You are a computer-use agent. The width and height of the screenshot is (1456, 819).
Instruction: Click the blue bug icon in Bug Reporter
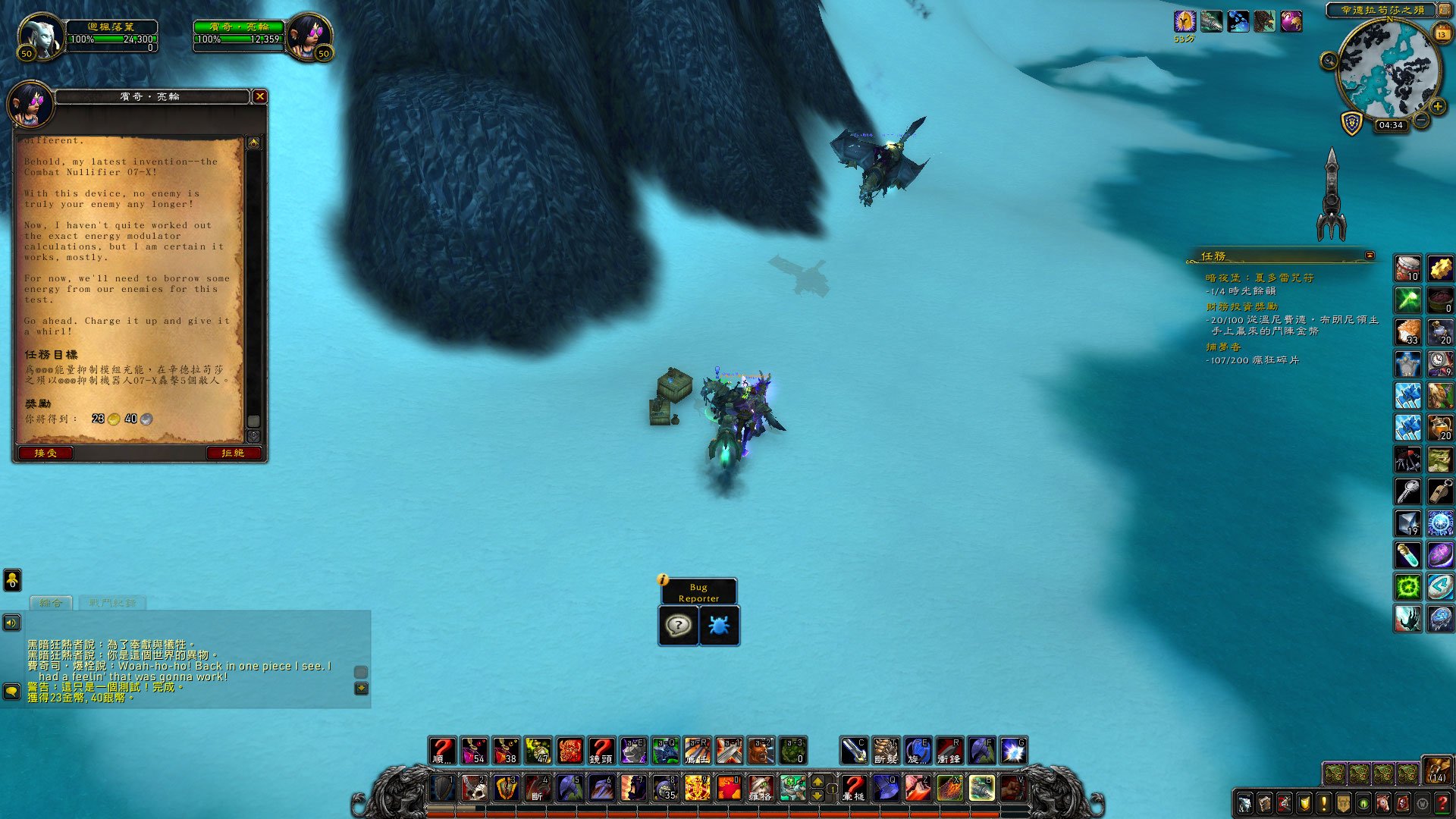[718, 626]
